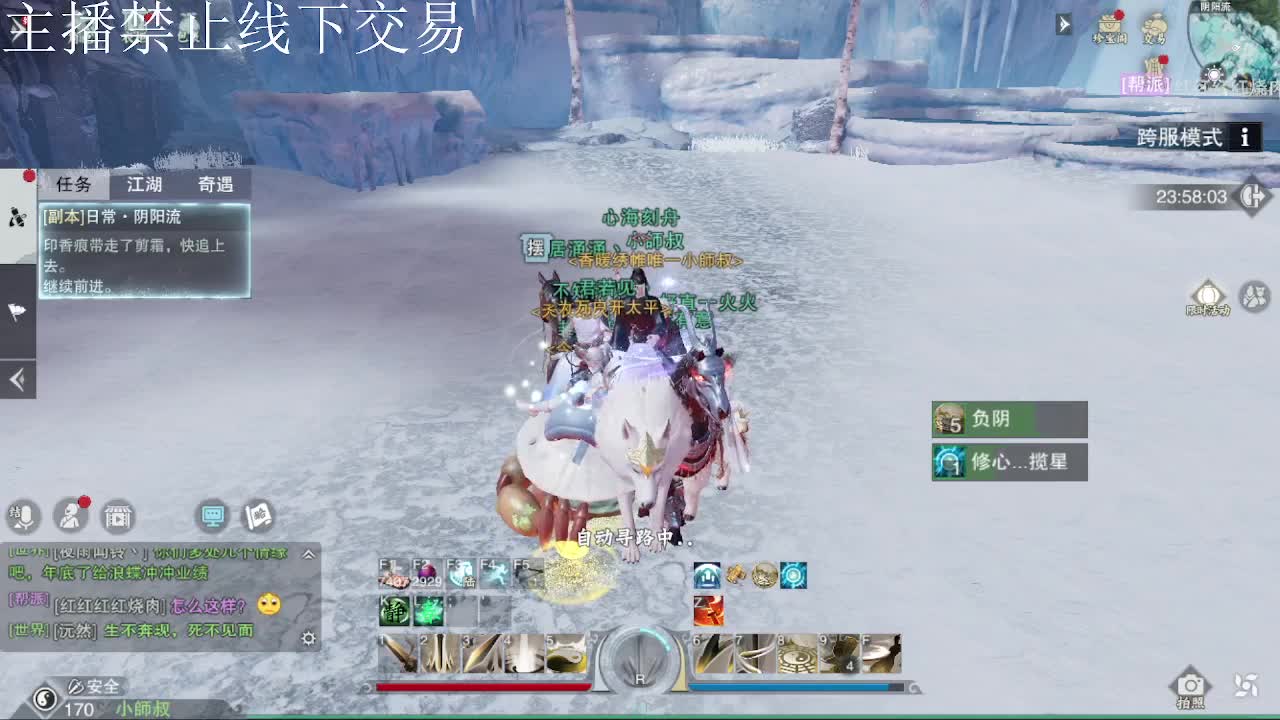Open the 珍宝阁 treasure pavilion icon

pyautogui.click(x=1110, y=22)
